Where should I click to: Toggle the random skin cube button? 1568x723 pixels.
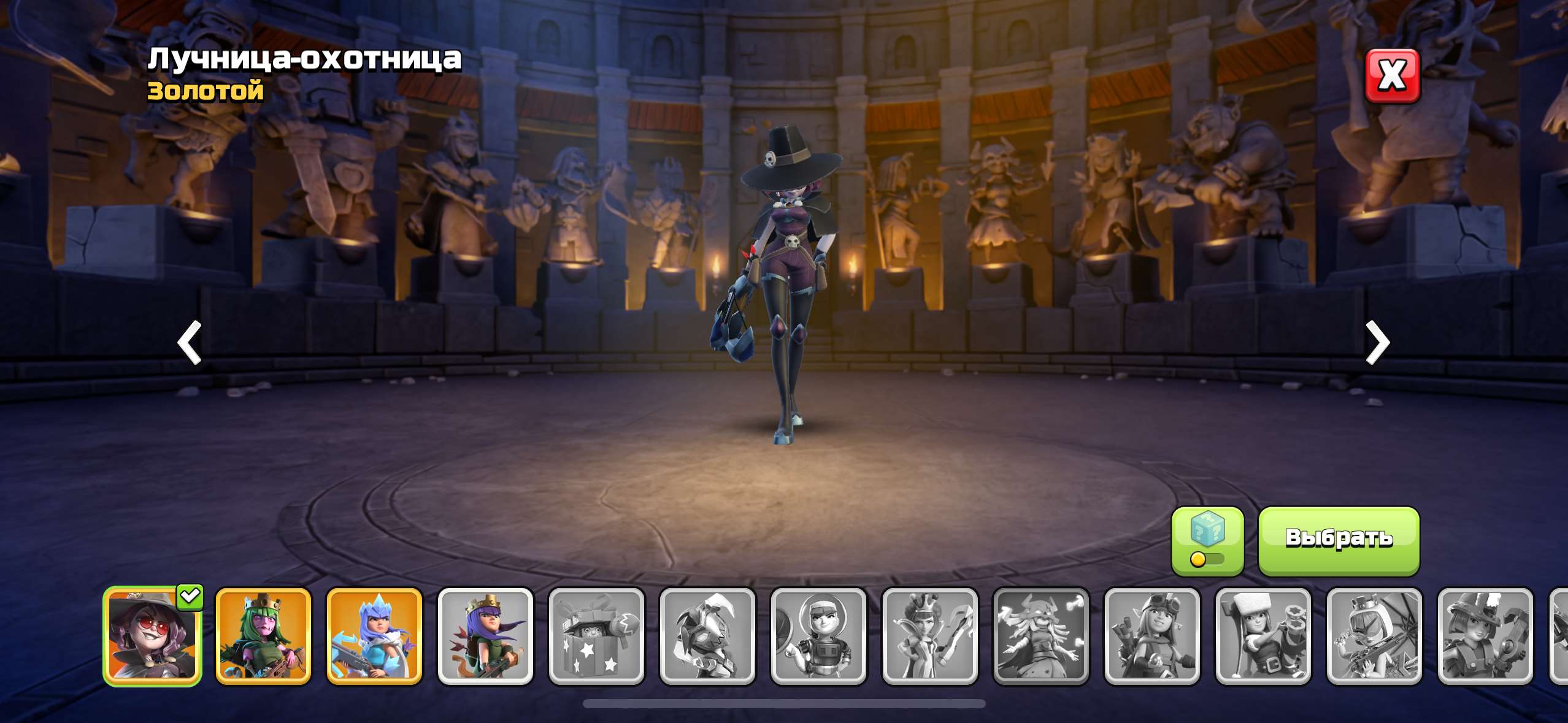click(1207, 541)
